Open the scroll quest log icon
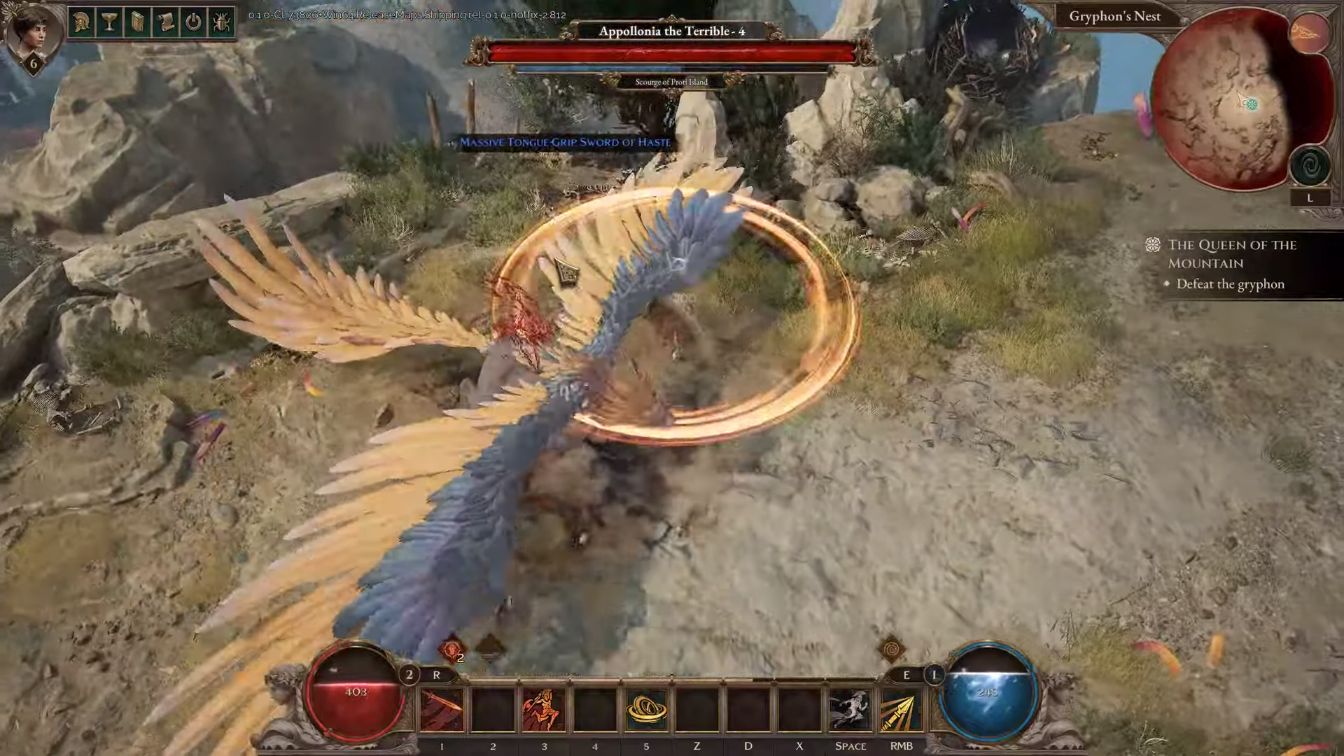Image resolution: width=1344 pixels, height=756 pixels. click(165, 21)
